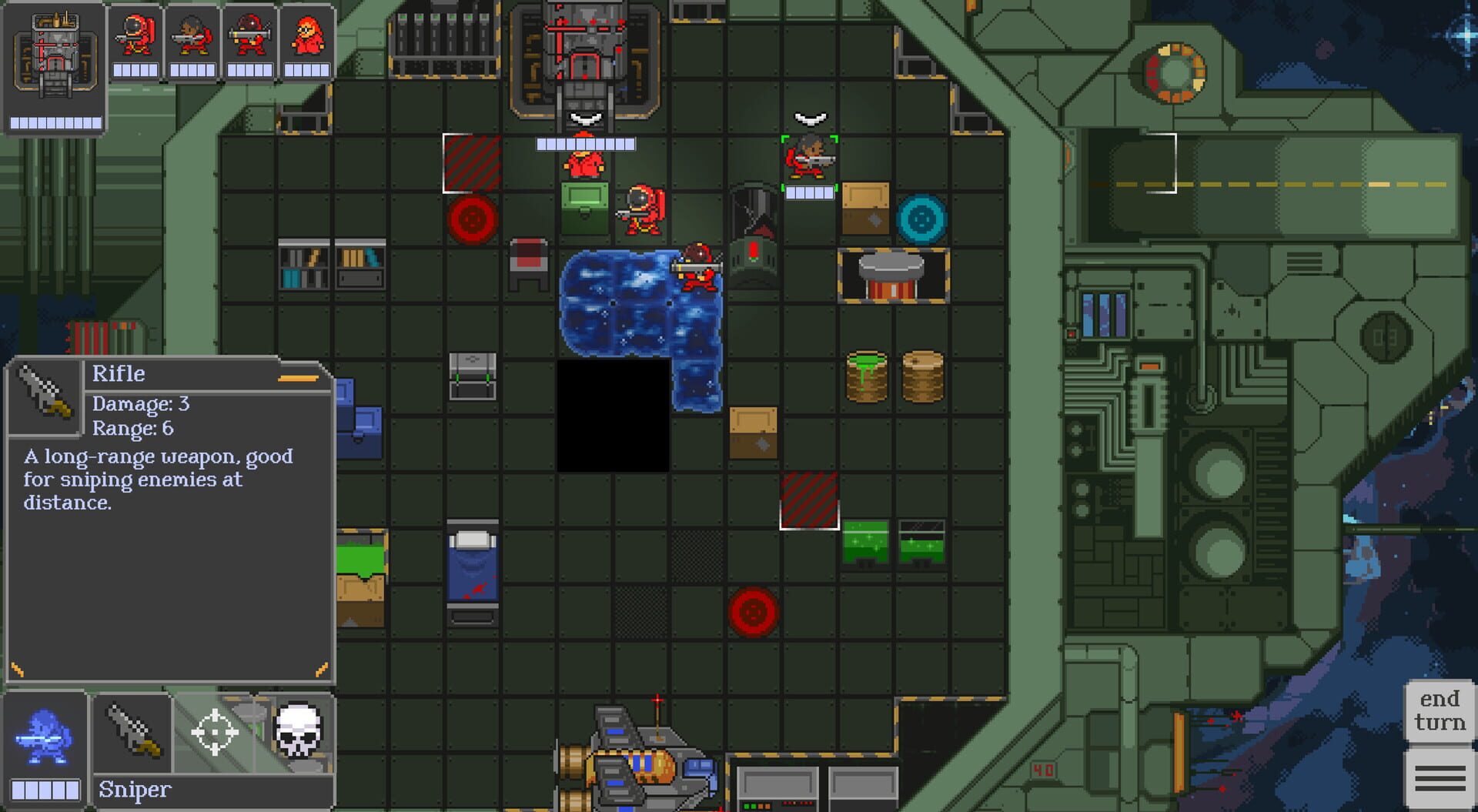The height and width of the screenshot is (812, 1478).
Task: Collapse the Rifle info panel with the dash
Action: (x=300, y=378)
